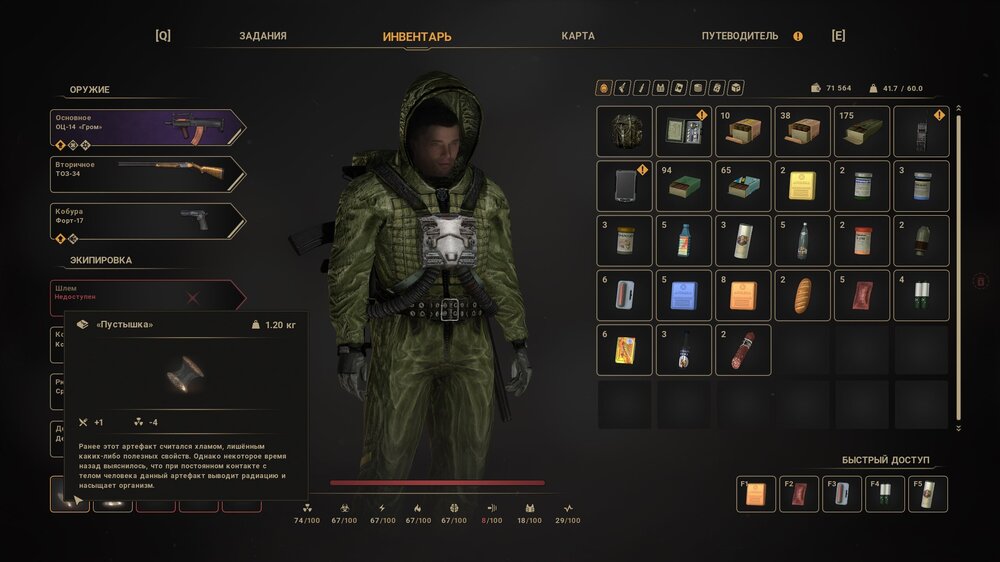Click the radio with alert badge
This screenshot has height=562, width=1000.
[x=920, y=131]
